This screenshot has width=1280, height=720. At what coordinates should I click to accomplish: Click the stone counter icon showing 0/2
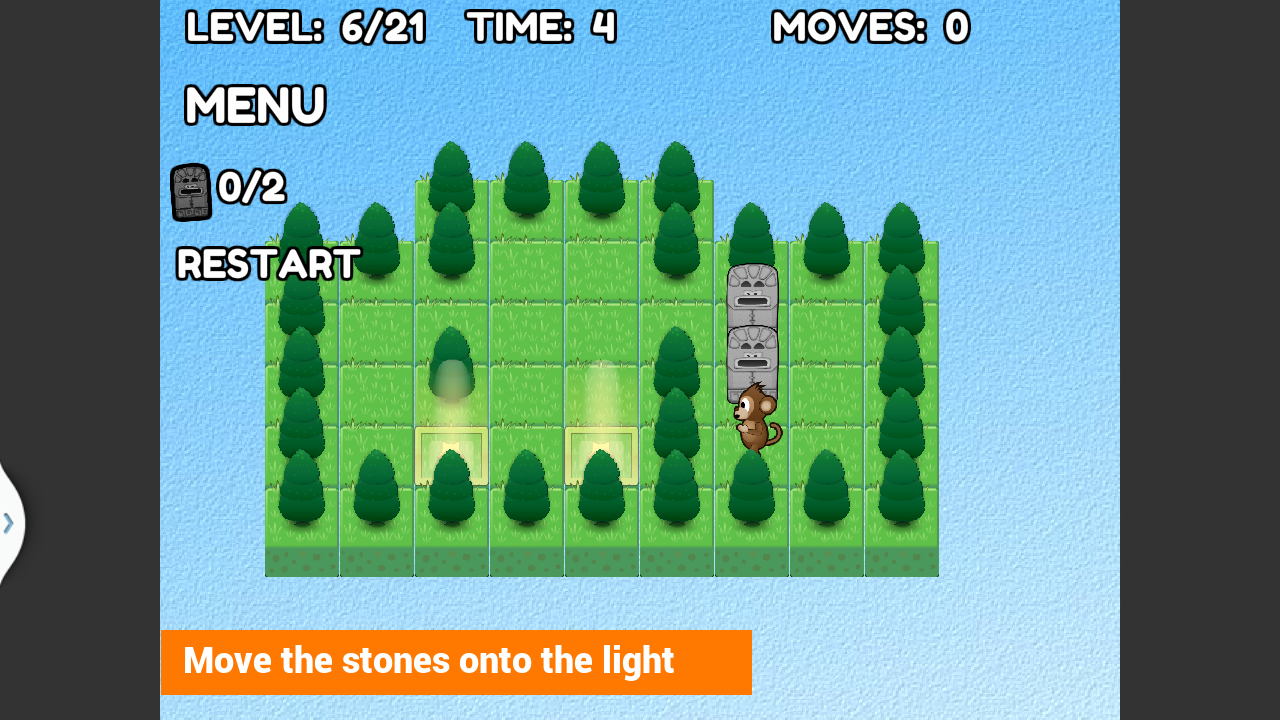189,190
